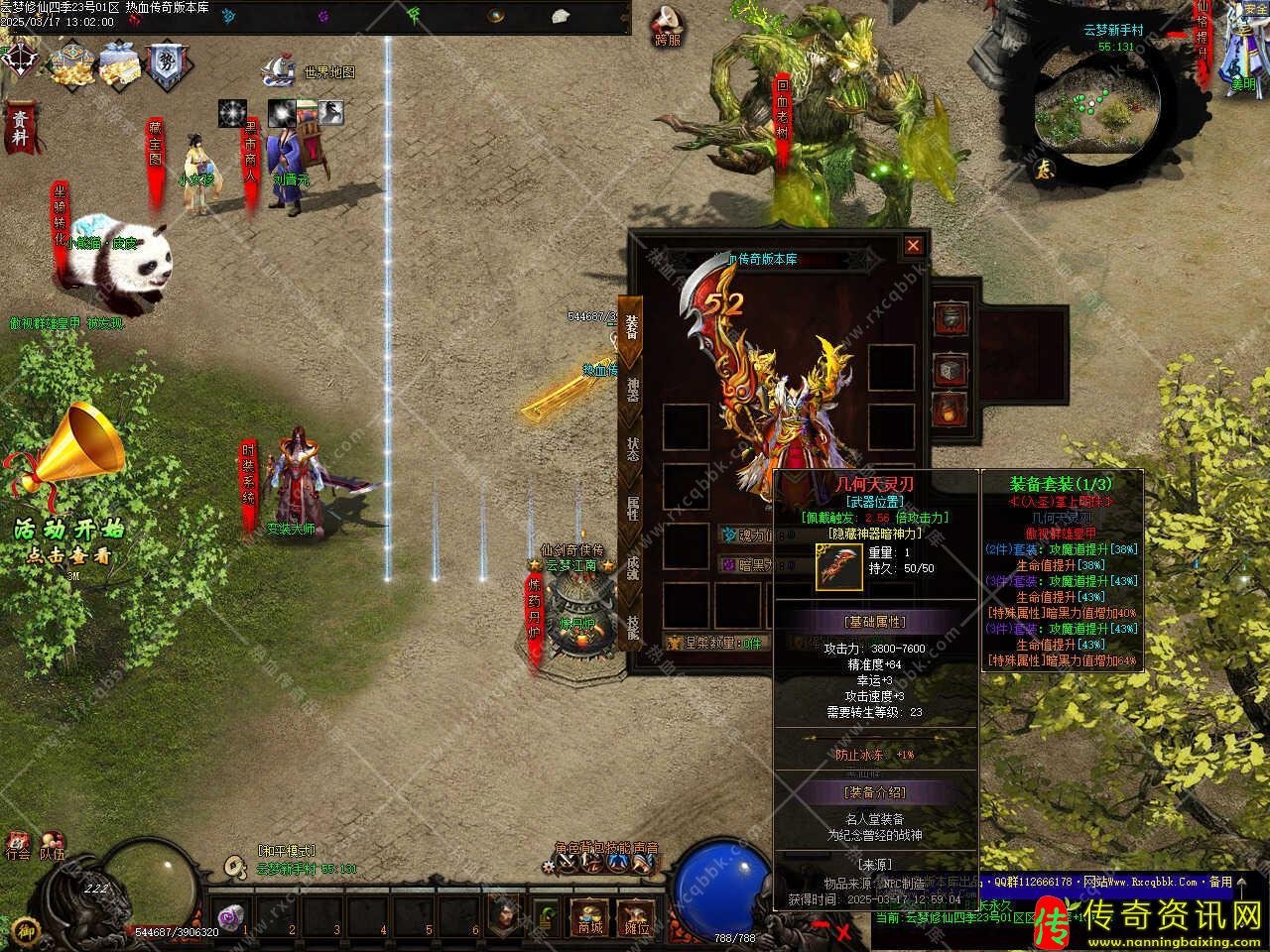Switch to the 神器 tab
This screenshot has width=1270, height=952.
tap(632, 391)
